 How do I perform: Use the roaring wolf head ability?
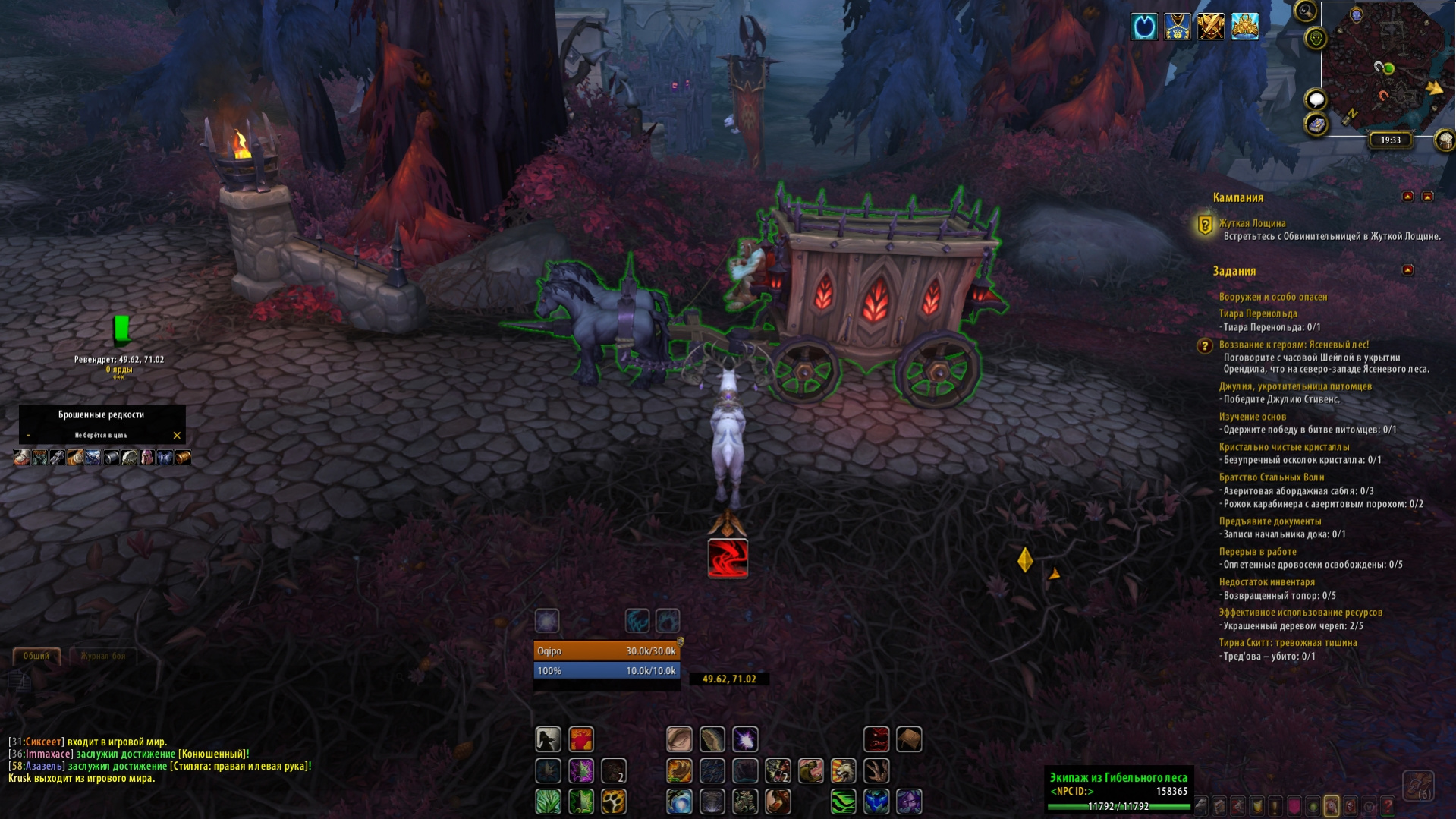click(843, 771)
